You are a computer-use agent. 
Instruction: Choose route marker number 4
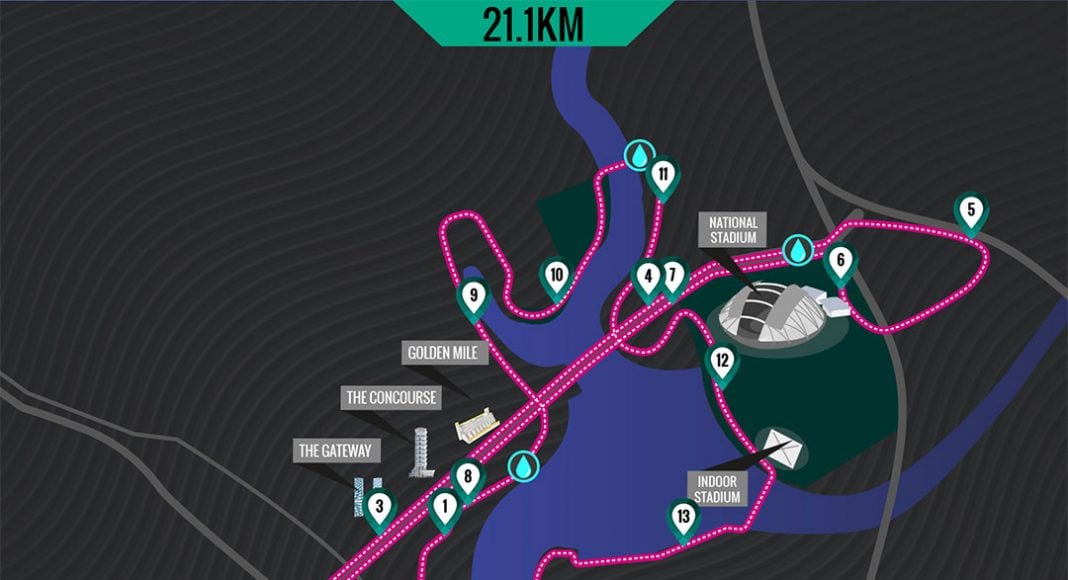pos(648,277)
